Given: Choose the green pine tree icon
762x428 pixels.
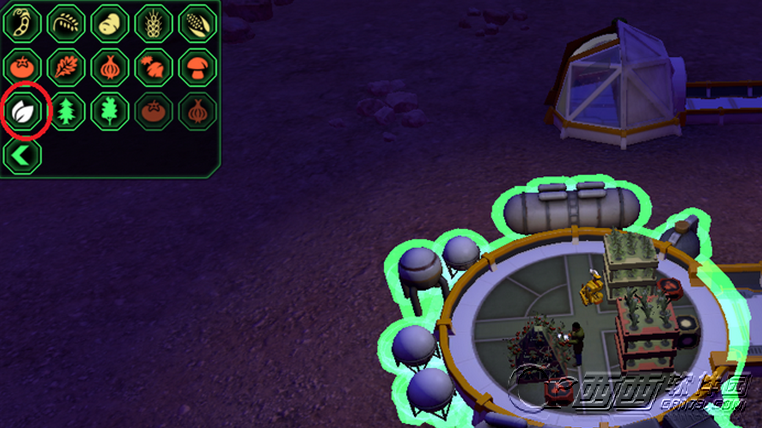Looking at the screenshot, I should tap(65, 111).
